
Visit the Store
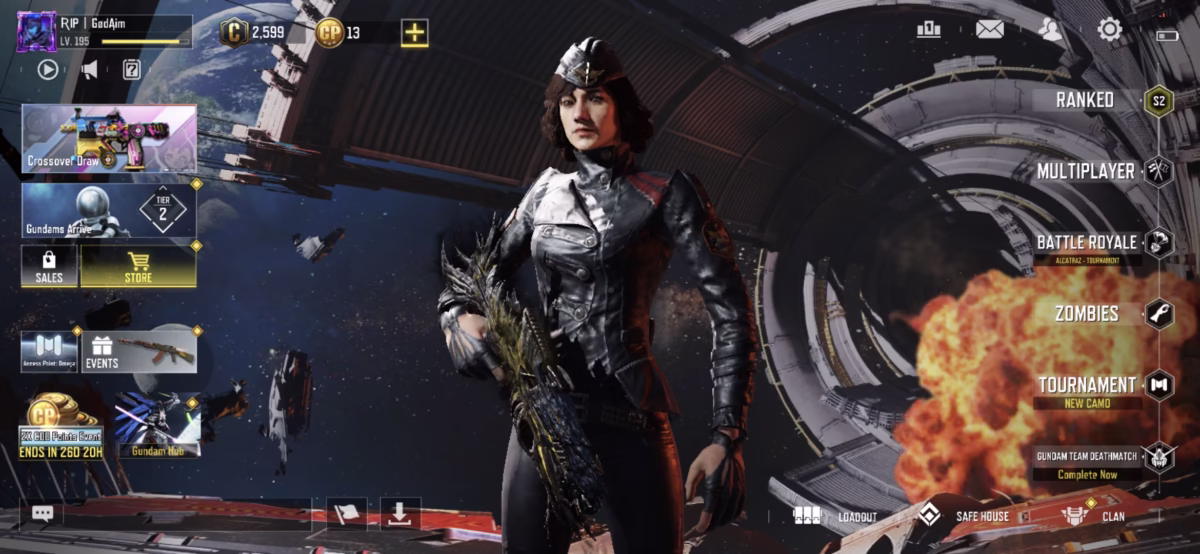(x=138, y=267)
